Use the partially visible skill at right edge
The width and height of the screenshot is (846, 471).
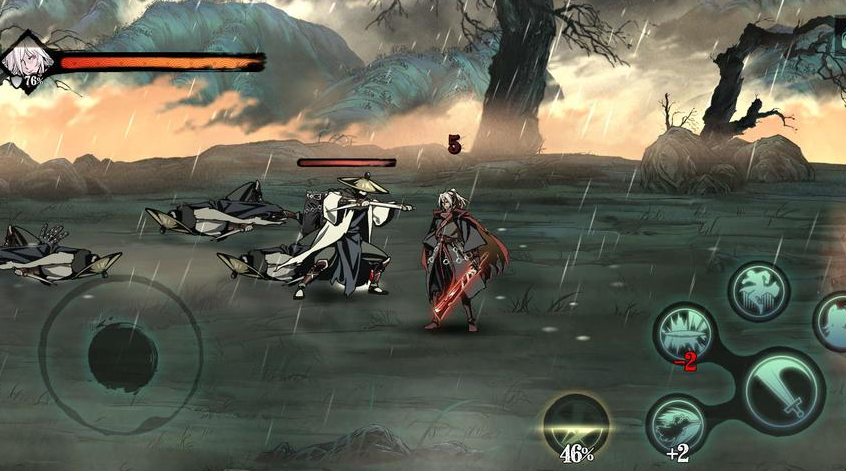[834, 322]
